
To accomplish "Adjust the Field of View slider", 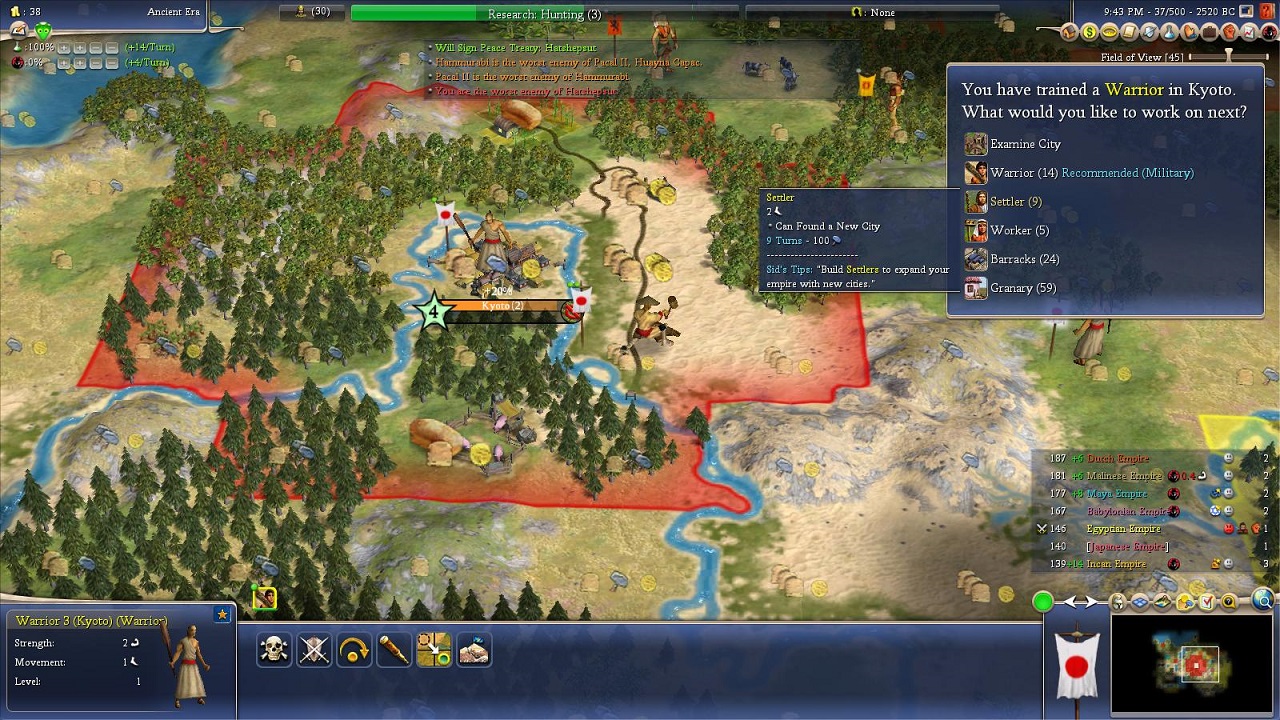I will point(1228,57).
